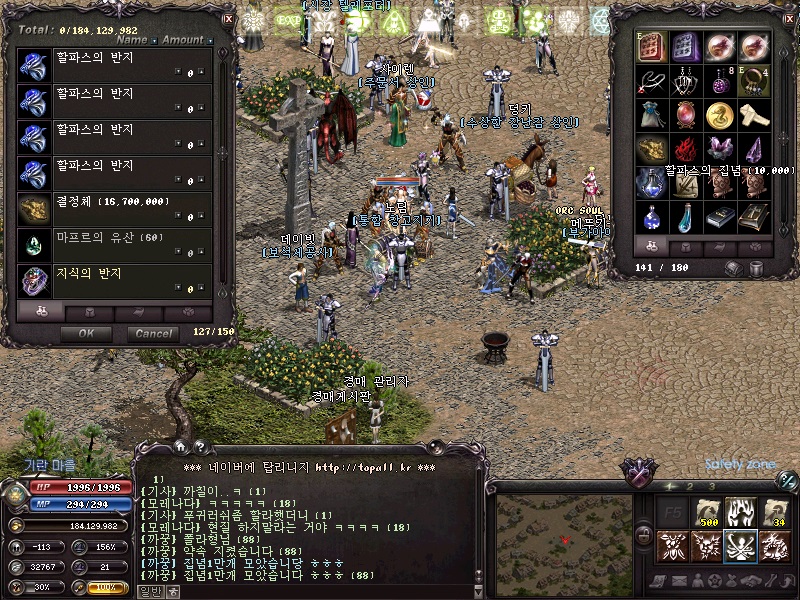Select the gold crystal ore row (16,700,000)

coord(115,209)
